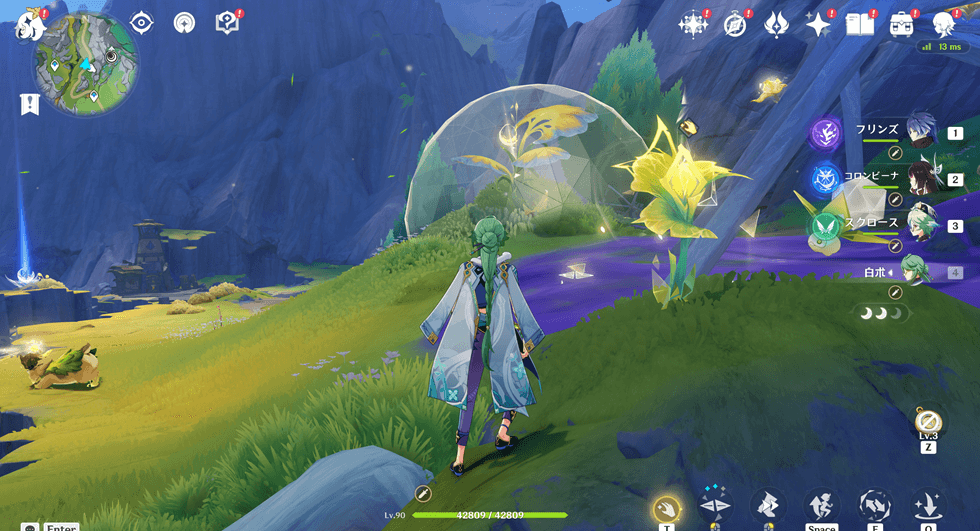980x531 pixels.
Task: Click the exclamation bookmark quest tracker
Action: coord(29,104)
